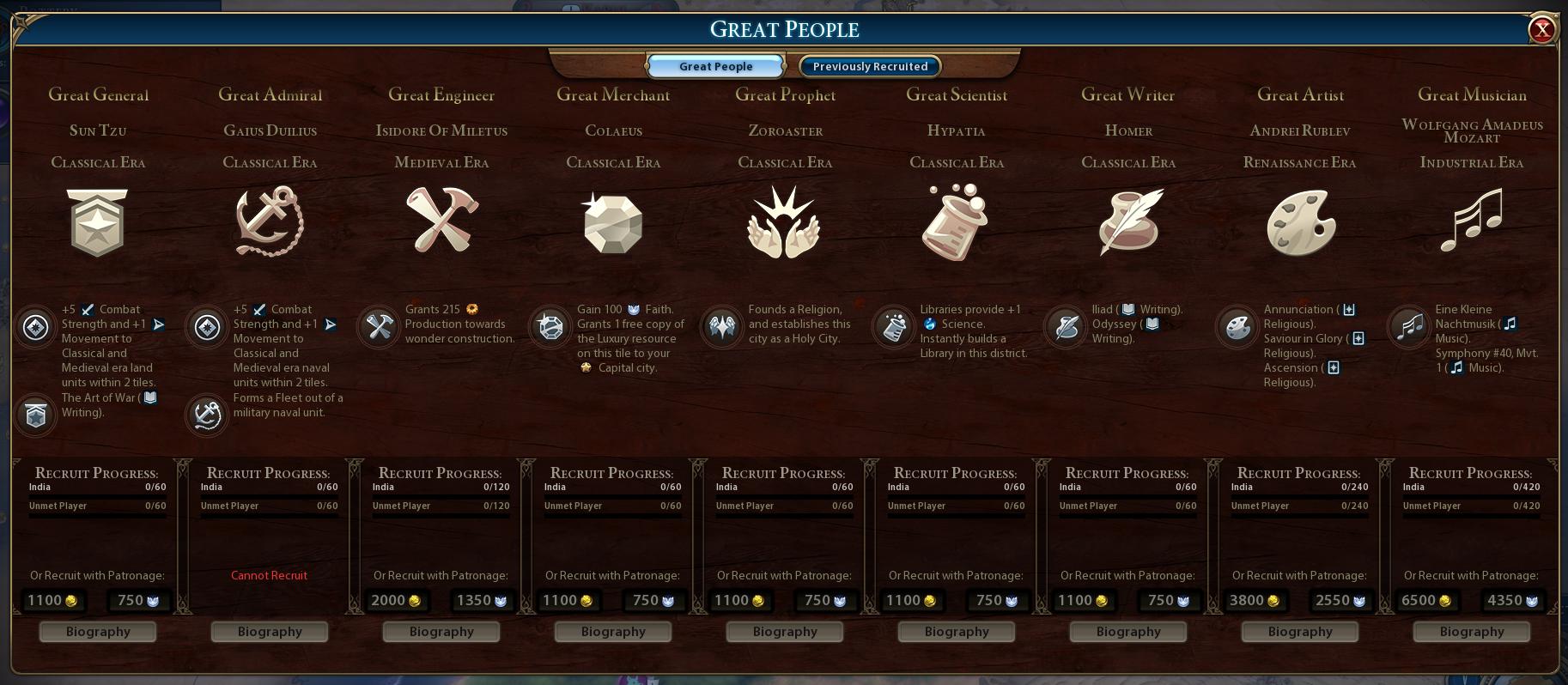1568x685 pixels.
Task: Switch to the Previously Recruited tab
Action: coord(870,66)
